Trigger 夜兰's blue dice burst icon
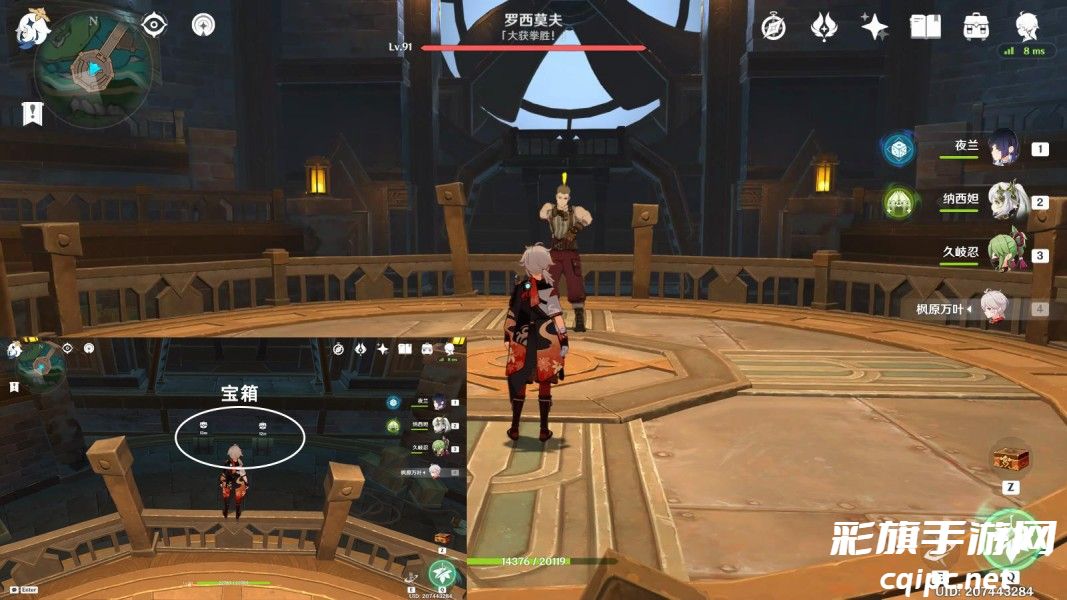This screenshot has height=600, width=1067. [x=899, y=150]
